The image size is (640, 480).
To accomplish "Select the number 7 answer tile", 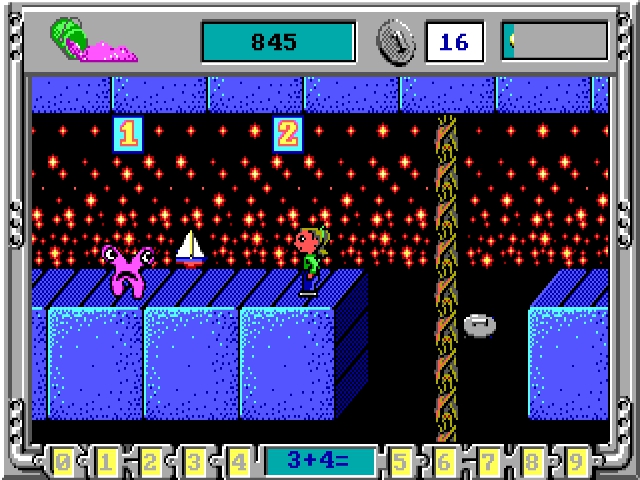I will coord(489,462).
